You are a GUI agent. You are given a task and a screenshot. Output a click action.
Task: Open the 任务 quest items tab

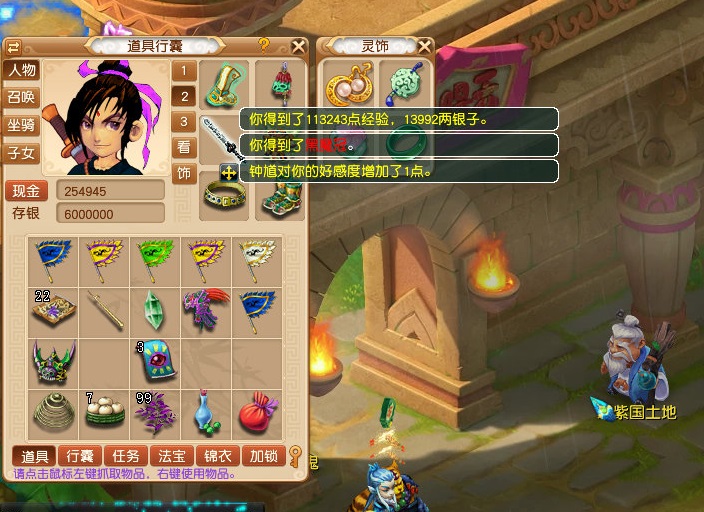pos(126,456)
